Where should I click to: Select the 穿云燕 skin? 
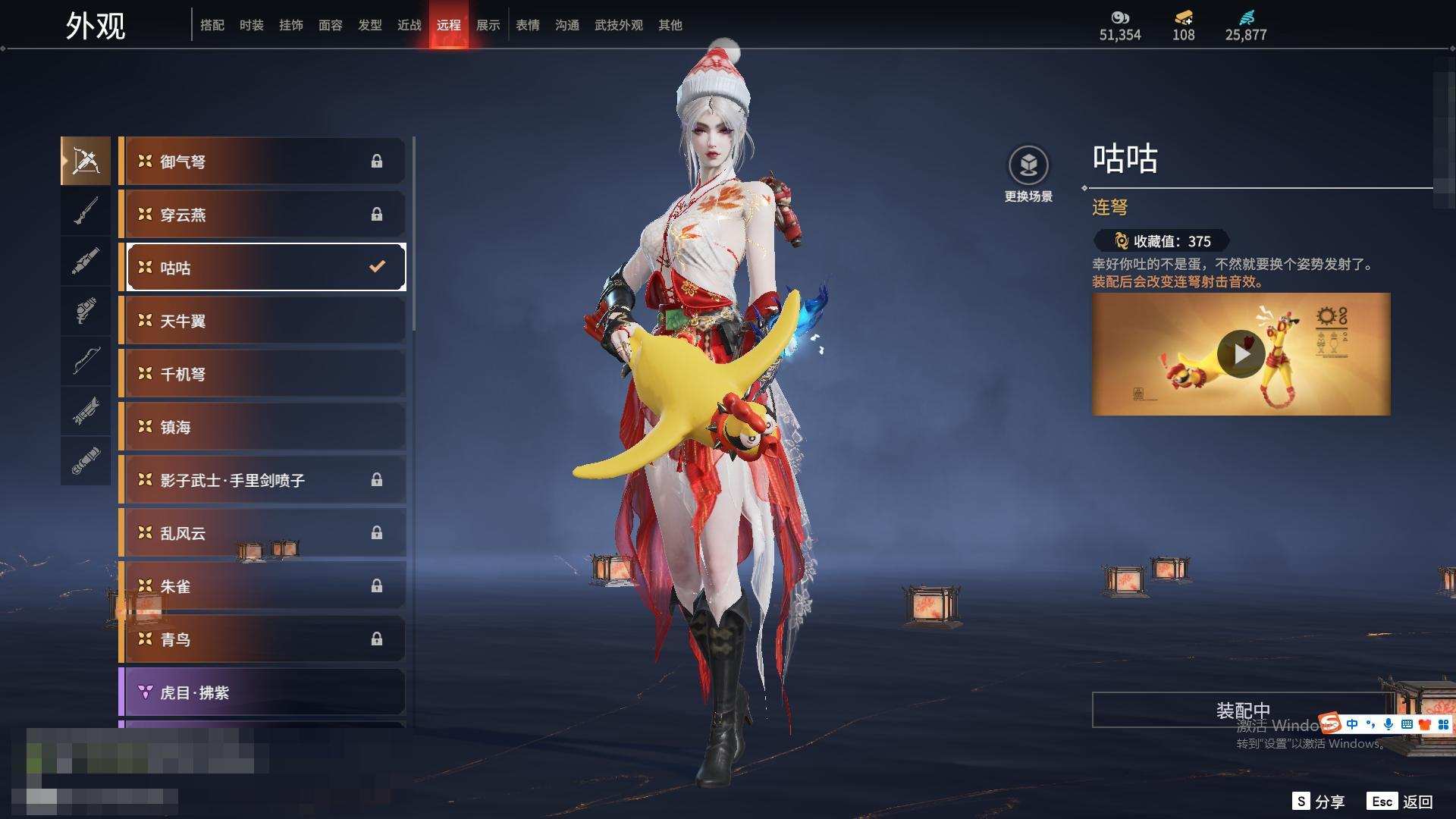[x=262, y=215]
